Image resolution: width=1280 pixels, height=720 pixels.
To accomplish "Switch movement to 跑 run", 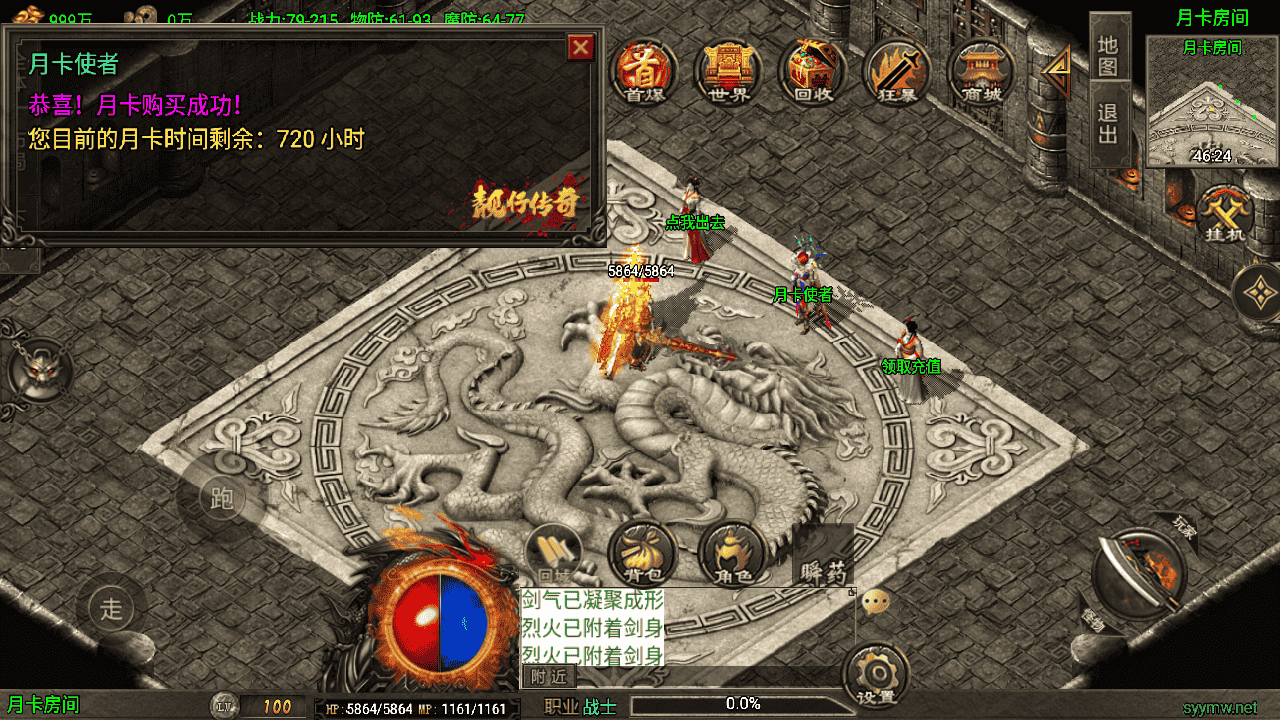I will 222,498.
